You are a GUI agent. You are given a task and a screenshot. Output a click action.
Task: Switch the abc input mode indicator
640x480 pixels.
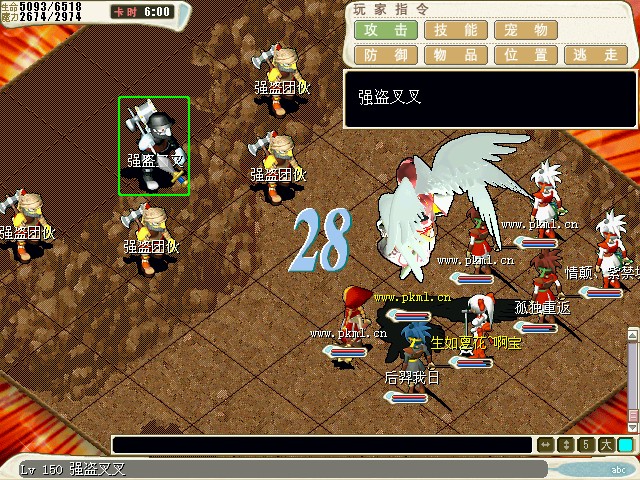pos(619,469)
